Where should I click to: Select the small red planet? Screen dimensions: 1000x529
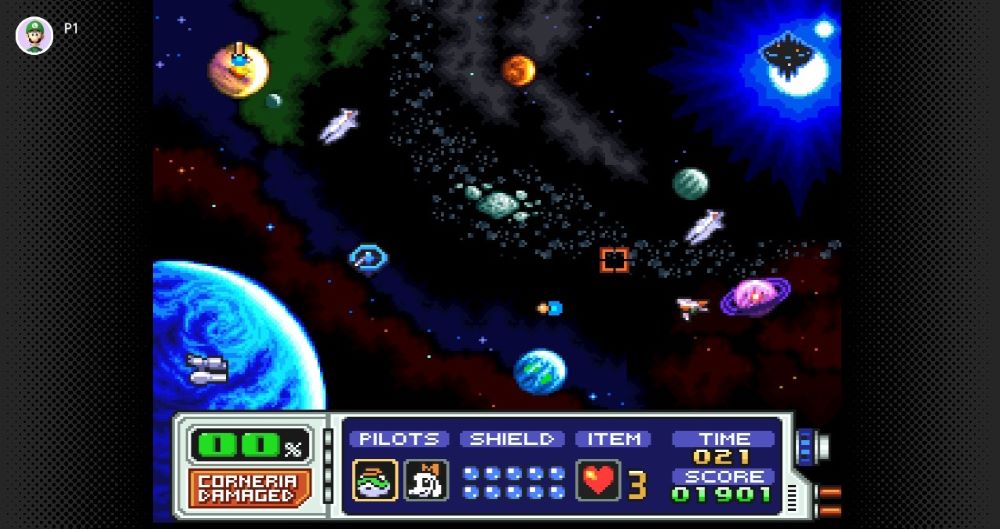click(x=518, y=70)
